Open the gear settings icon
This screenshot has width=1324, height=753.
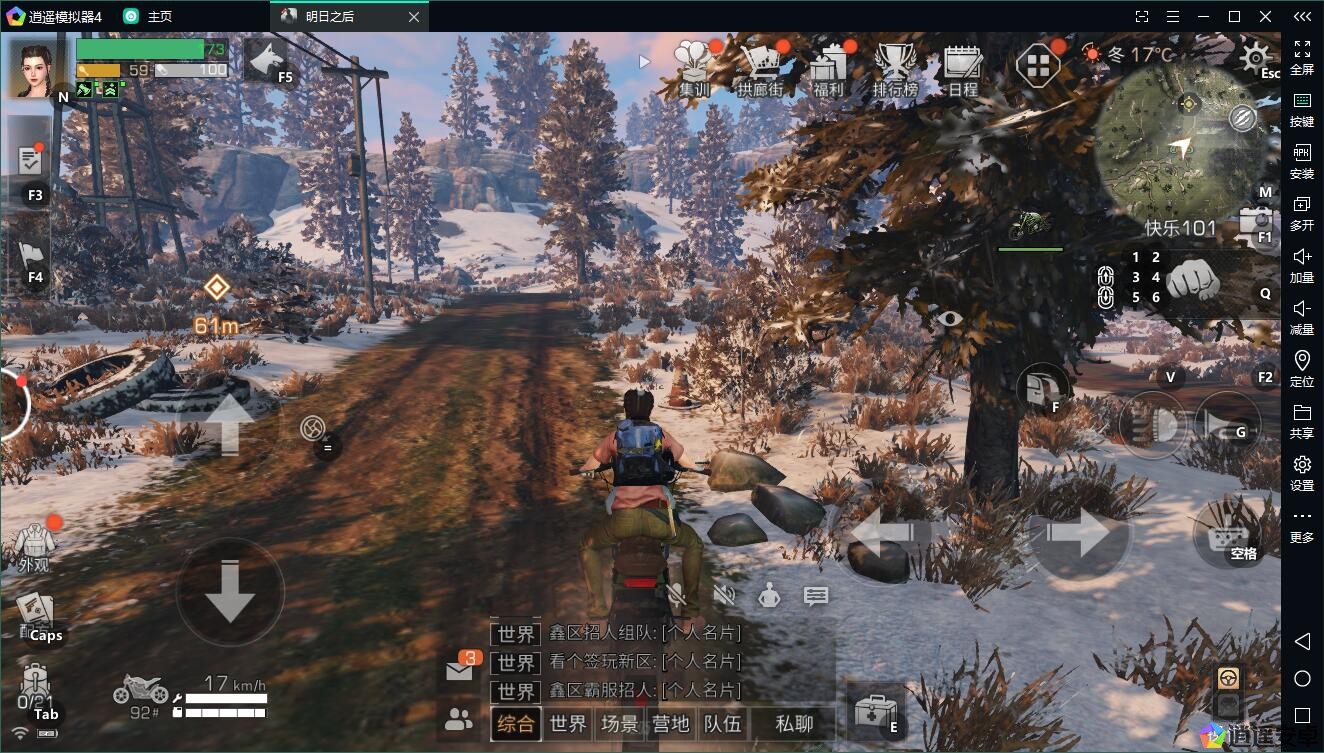[x=1255, y=58]
